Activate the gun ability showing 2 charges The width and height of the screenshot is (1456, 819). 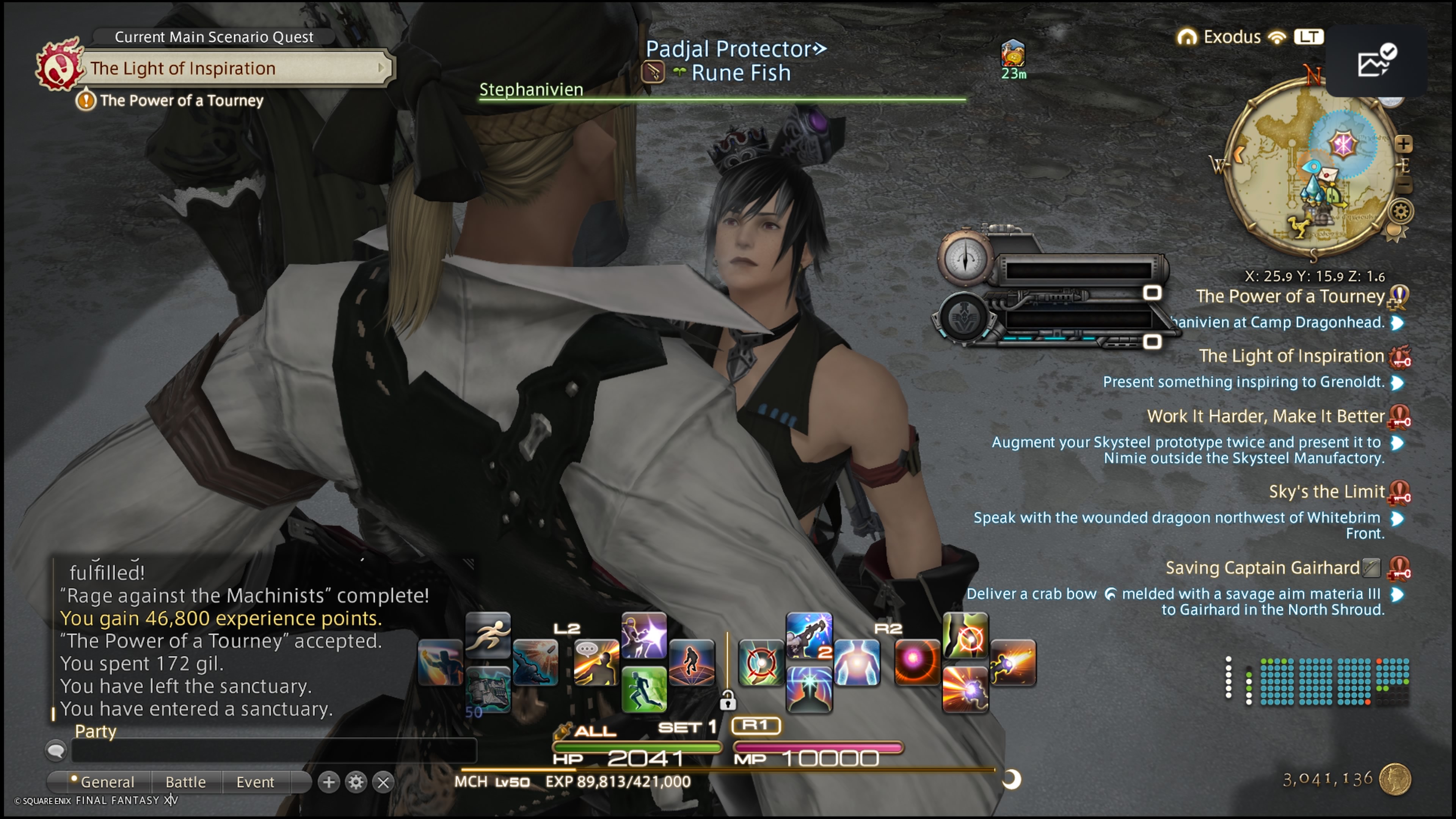tap(809, 635)
